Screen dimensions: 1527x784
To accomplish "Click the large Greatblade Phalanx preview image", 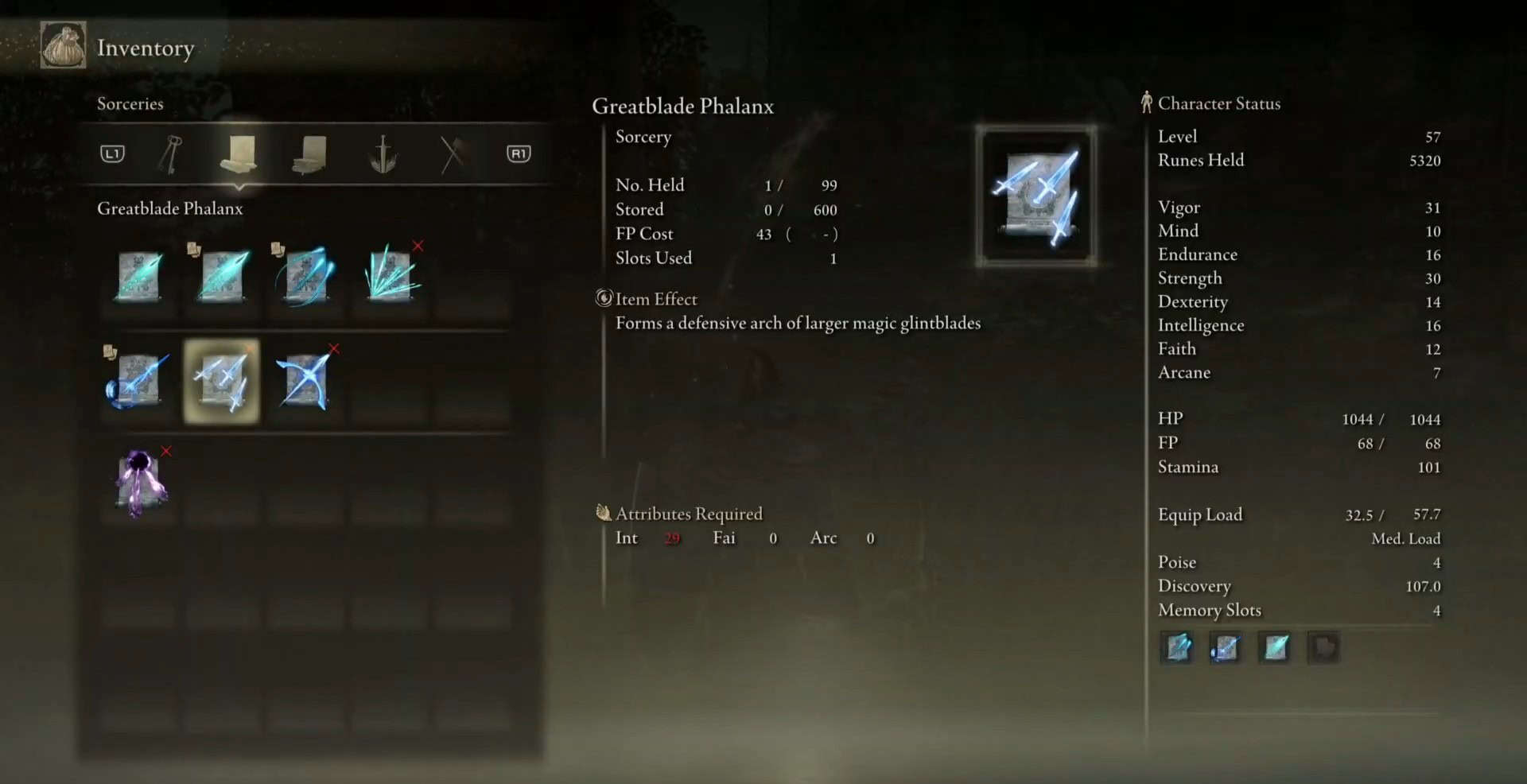I will (1036, 196).
